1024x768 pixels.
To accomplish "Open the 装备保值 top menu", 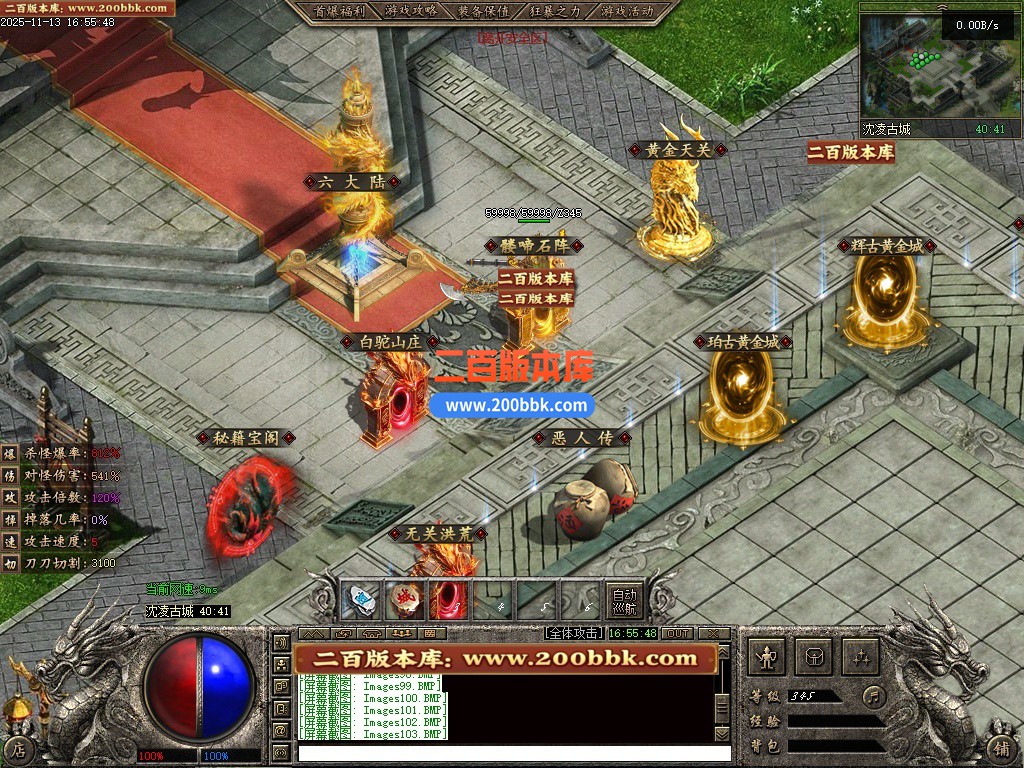I will (x=483, y=11).
